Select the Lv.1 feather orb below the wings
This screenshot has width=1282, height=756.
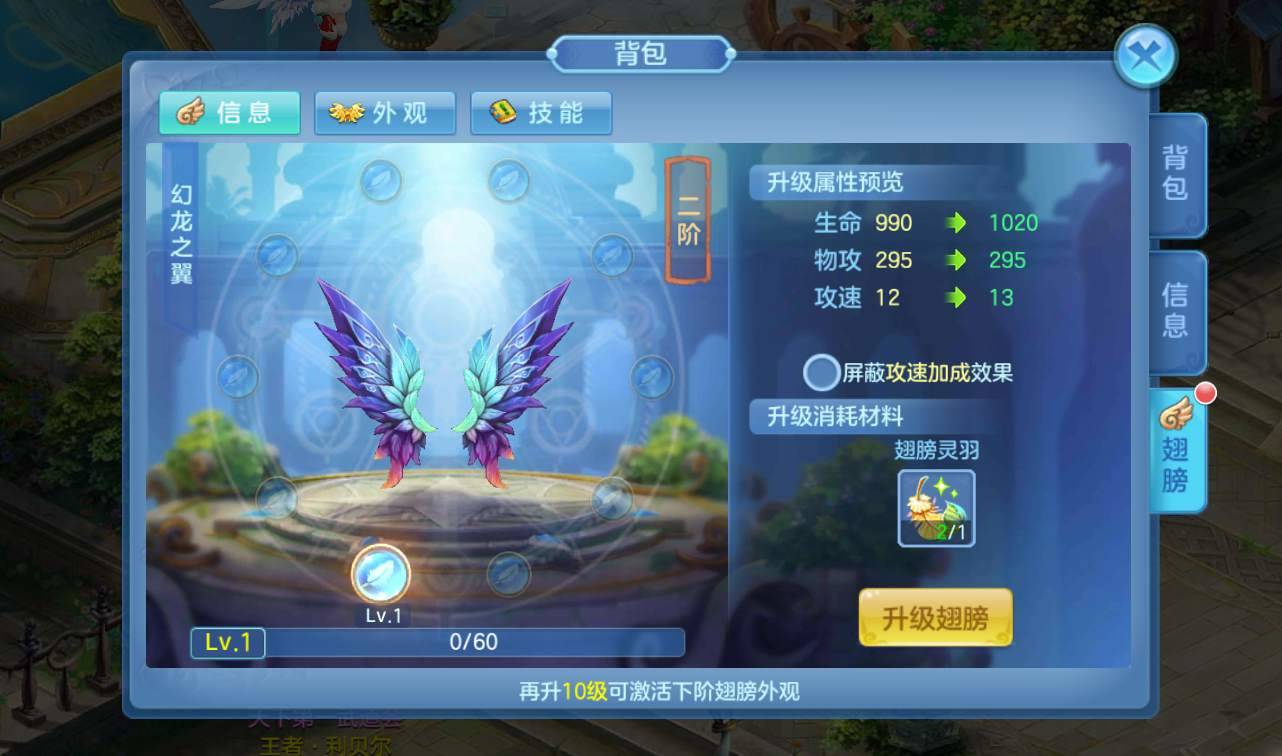click(383, 572)
